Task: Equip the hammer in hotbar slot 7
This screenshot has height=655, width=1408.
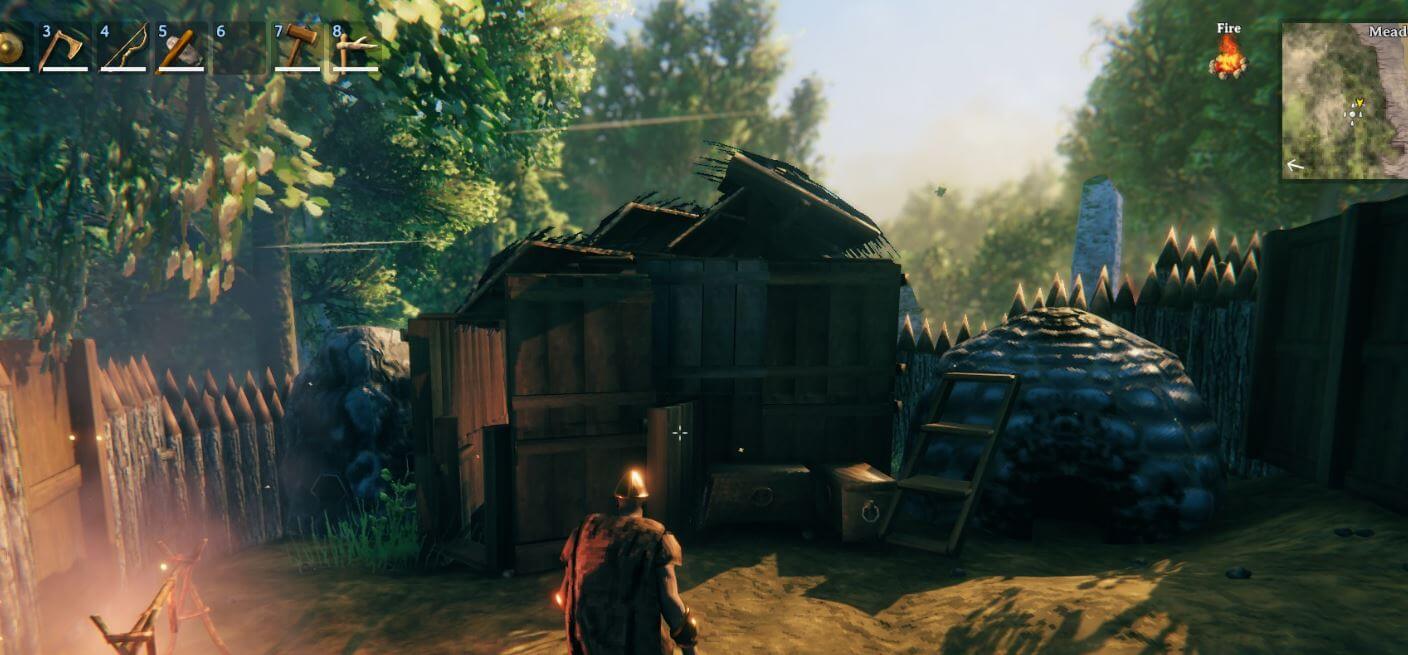Action: click(297, 48)
